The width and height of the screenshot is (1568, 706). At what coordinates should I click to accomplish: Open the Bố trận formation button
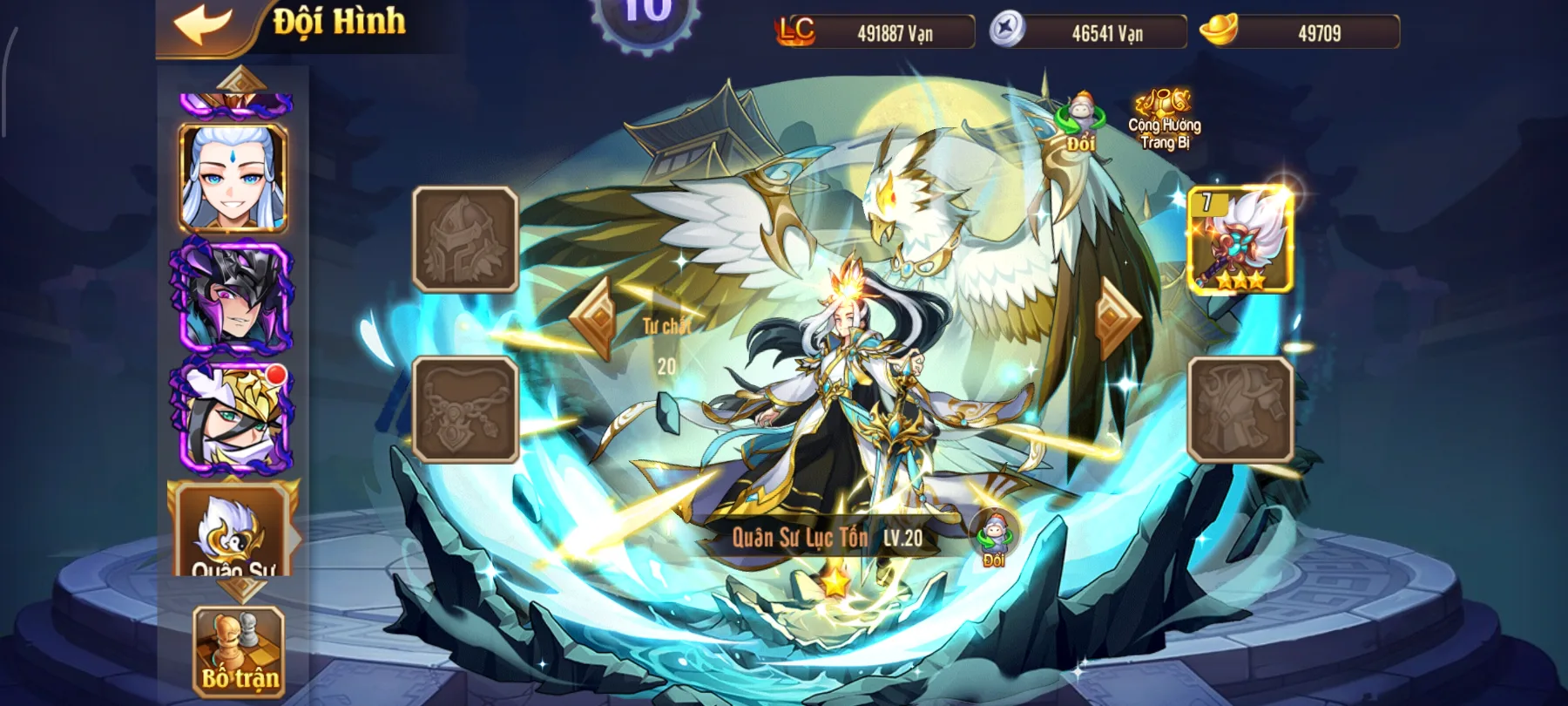click(x=239, y=653)
